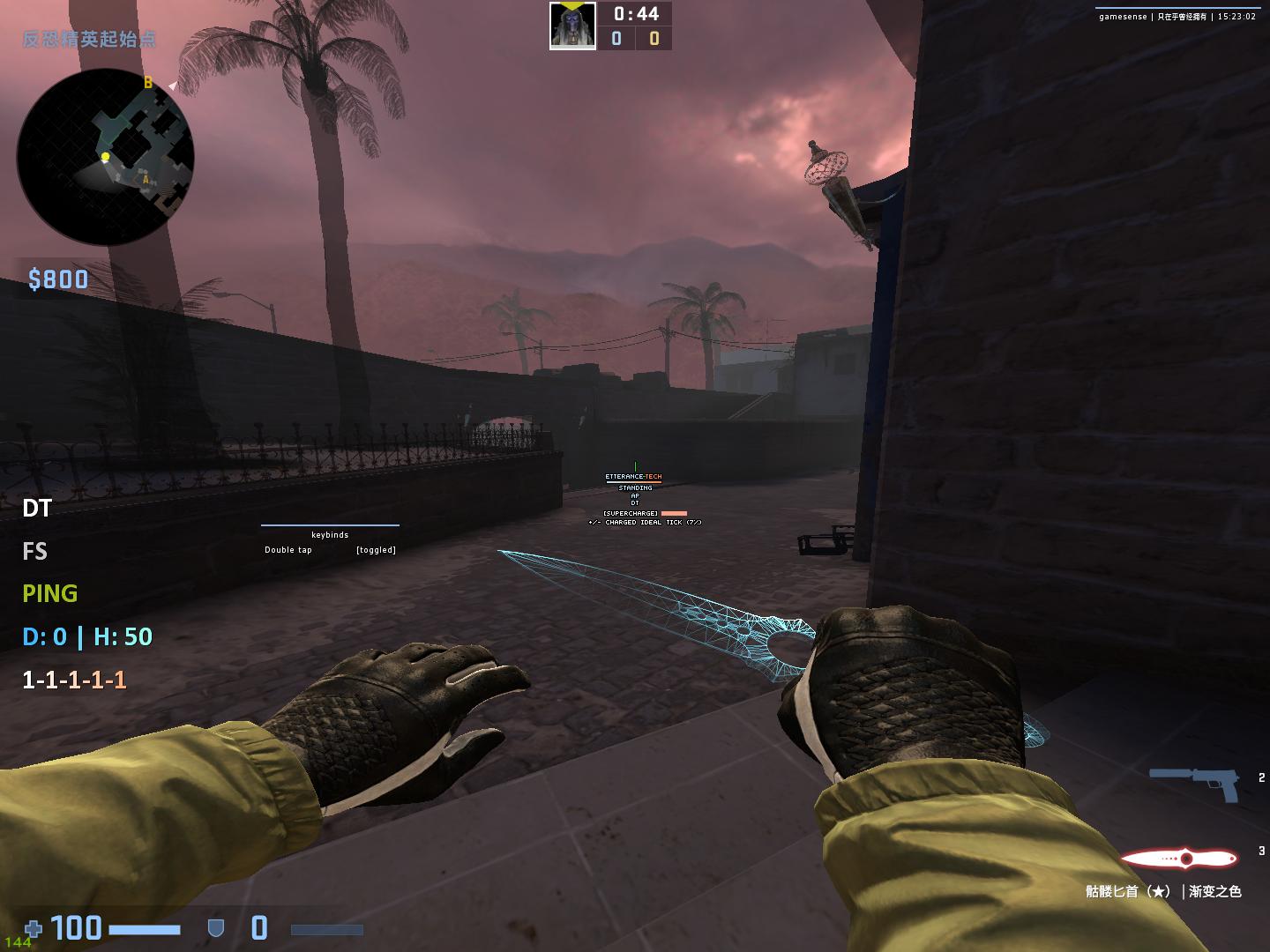Image resolution: width=1270 pixels, height=952 pixels.
Task: Click the circular radar minimap
Action: tap(105, 157)
